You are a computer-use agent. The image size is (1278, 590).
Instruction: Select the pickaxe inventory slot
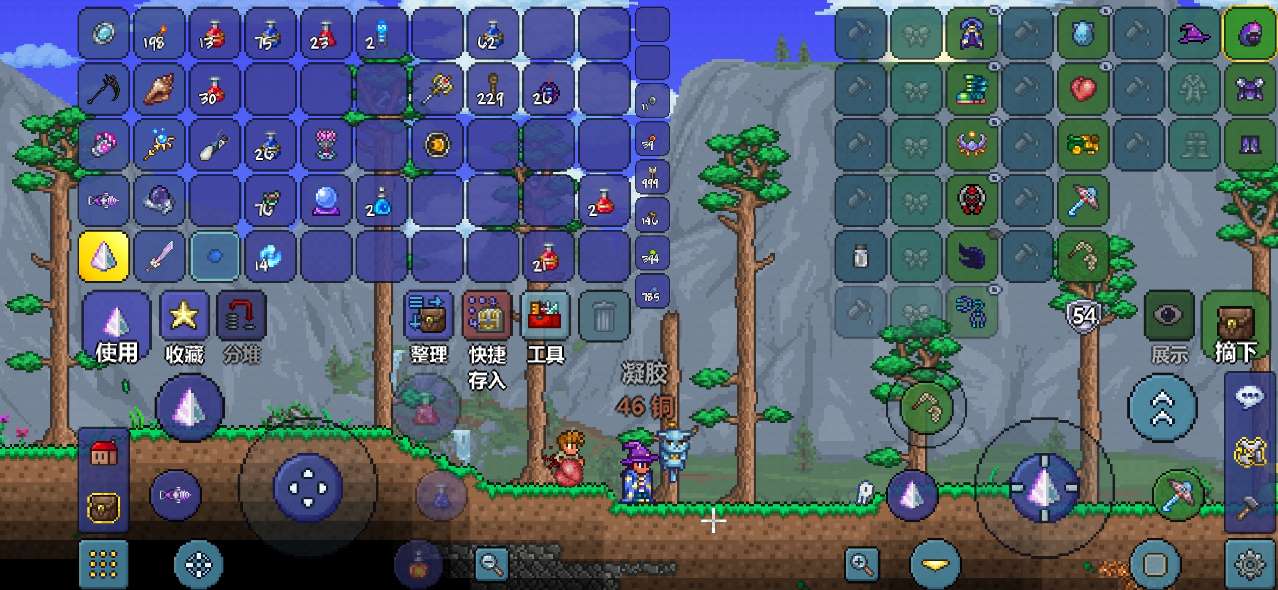pos(103,89)
